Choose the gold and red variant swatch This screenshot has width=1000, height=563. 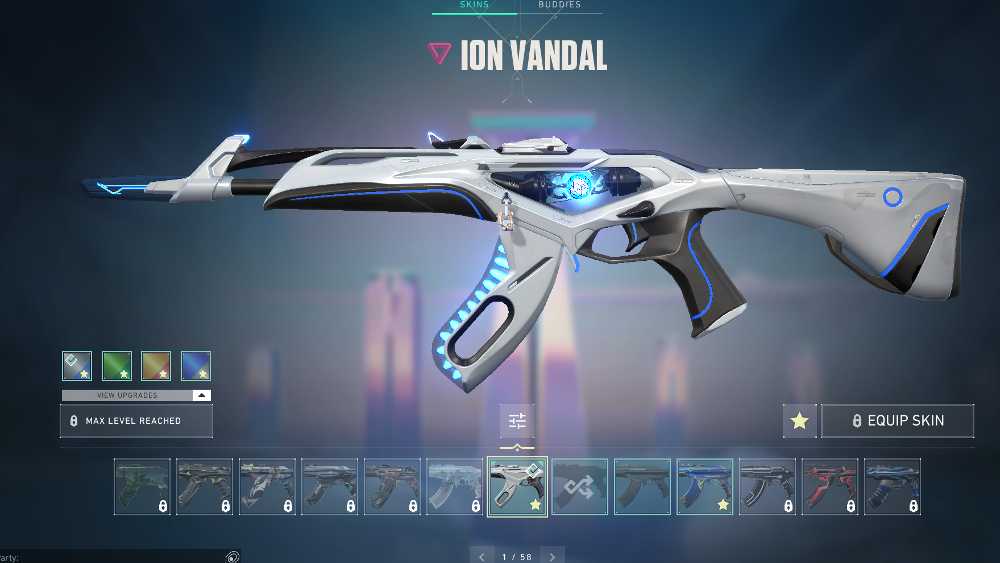[x=156, y=366]
